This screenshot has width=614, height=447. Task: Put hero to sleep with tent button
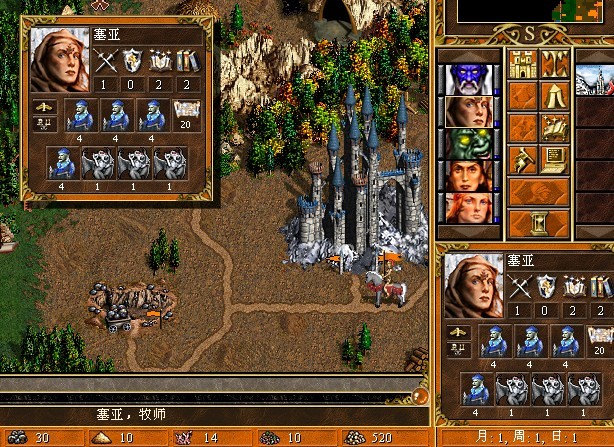click(555, 95)
